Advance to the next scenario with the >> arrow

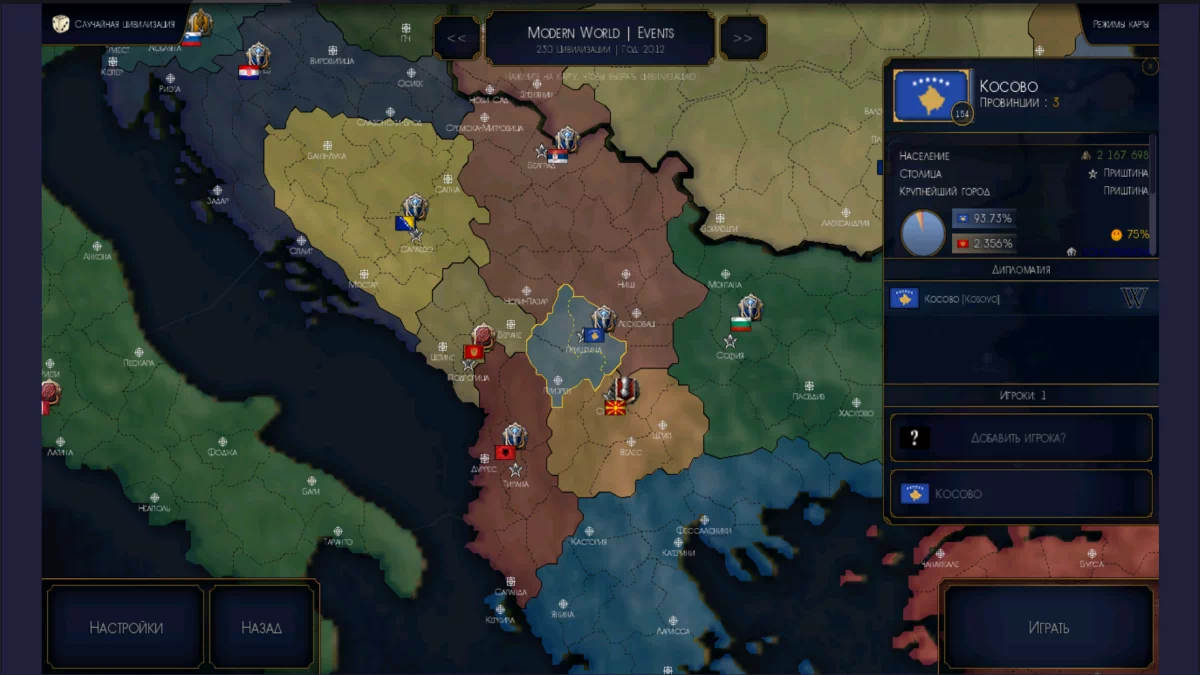pyautogui.click(x=743, y=38)
